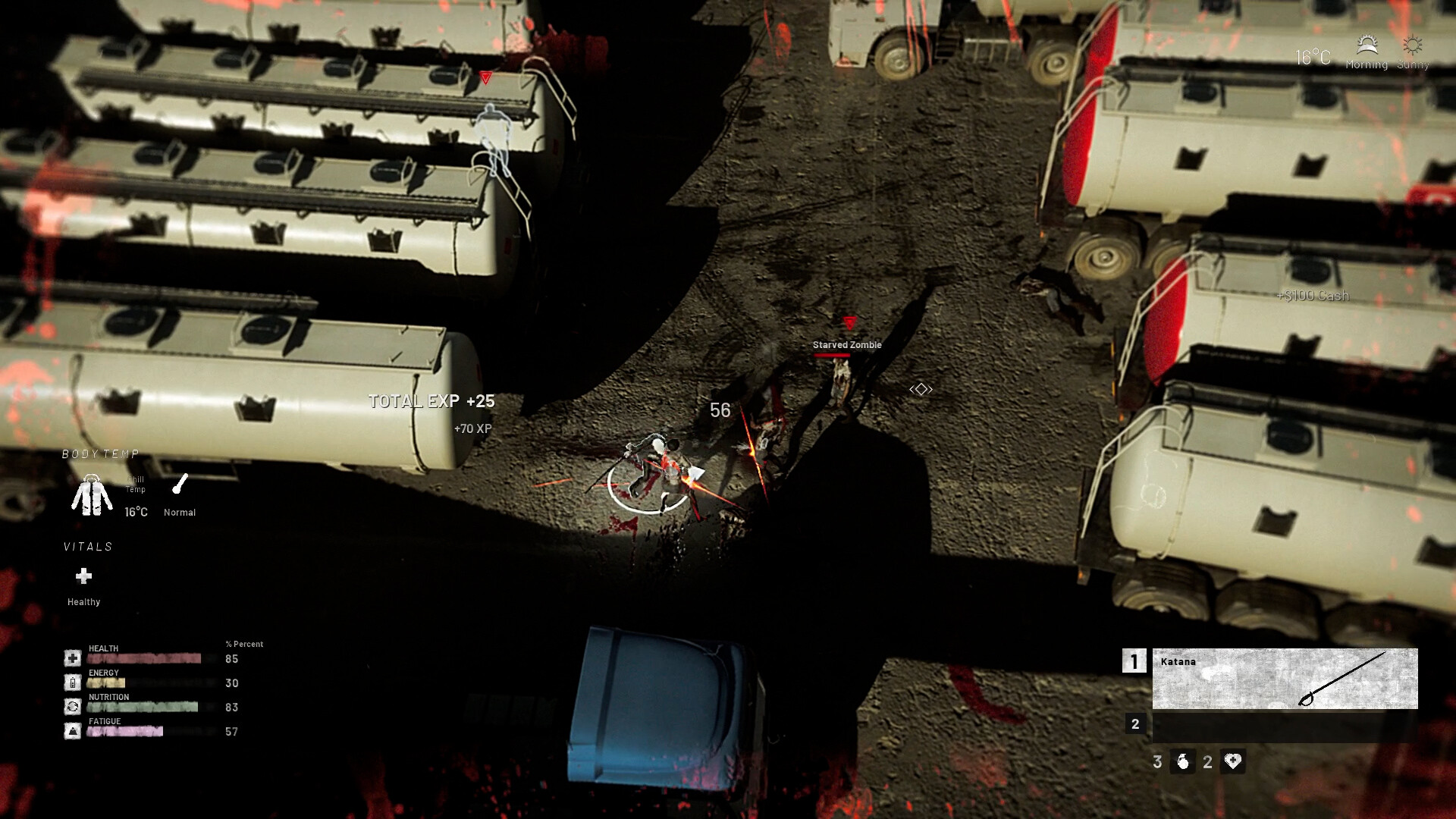This screenshot has height=819, width=1456.
Task: Select the medkit heart icon
Action: pyautogui.click(x=1232, y=762)
